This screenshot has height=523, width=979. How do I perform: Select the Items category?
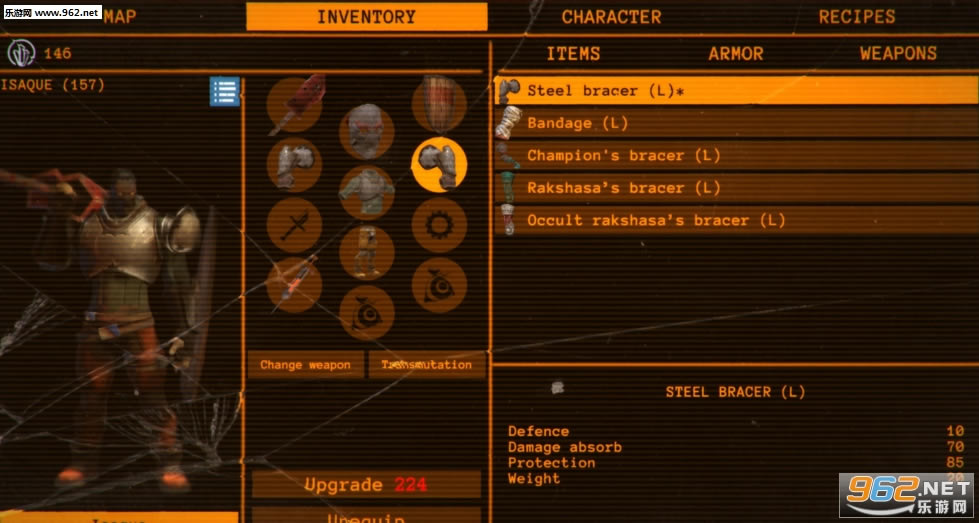click(x=573, y=54)
